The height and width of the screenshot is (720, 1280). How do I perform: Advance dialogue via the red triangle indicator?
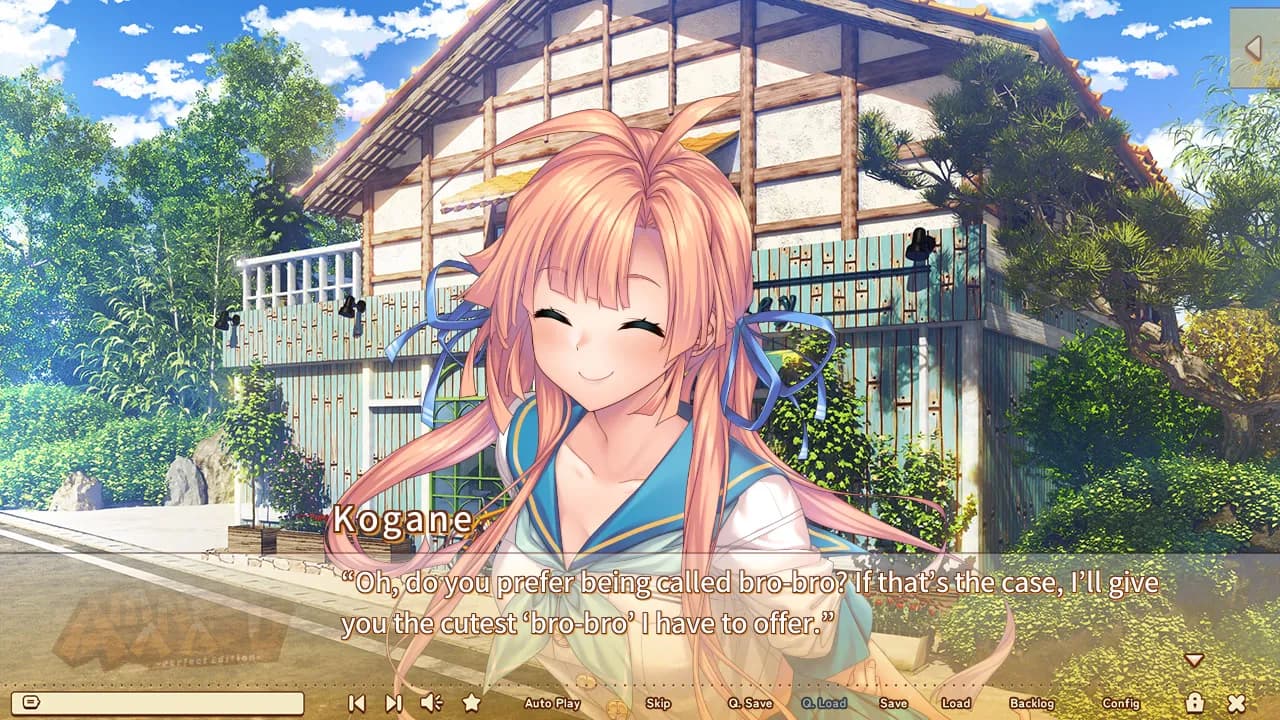click(x=1194, y=660)
